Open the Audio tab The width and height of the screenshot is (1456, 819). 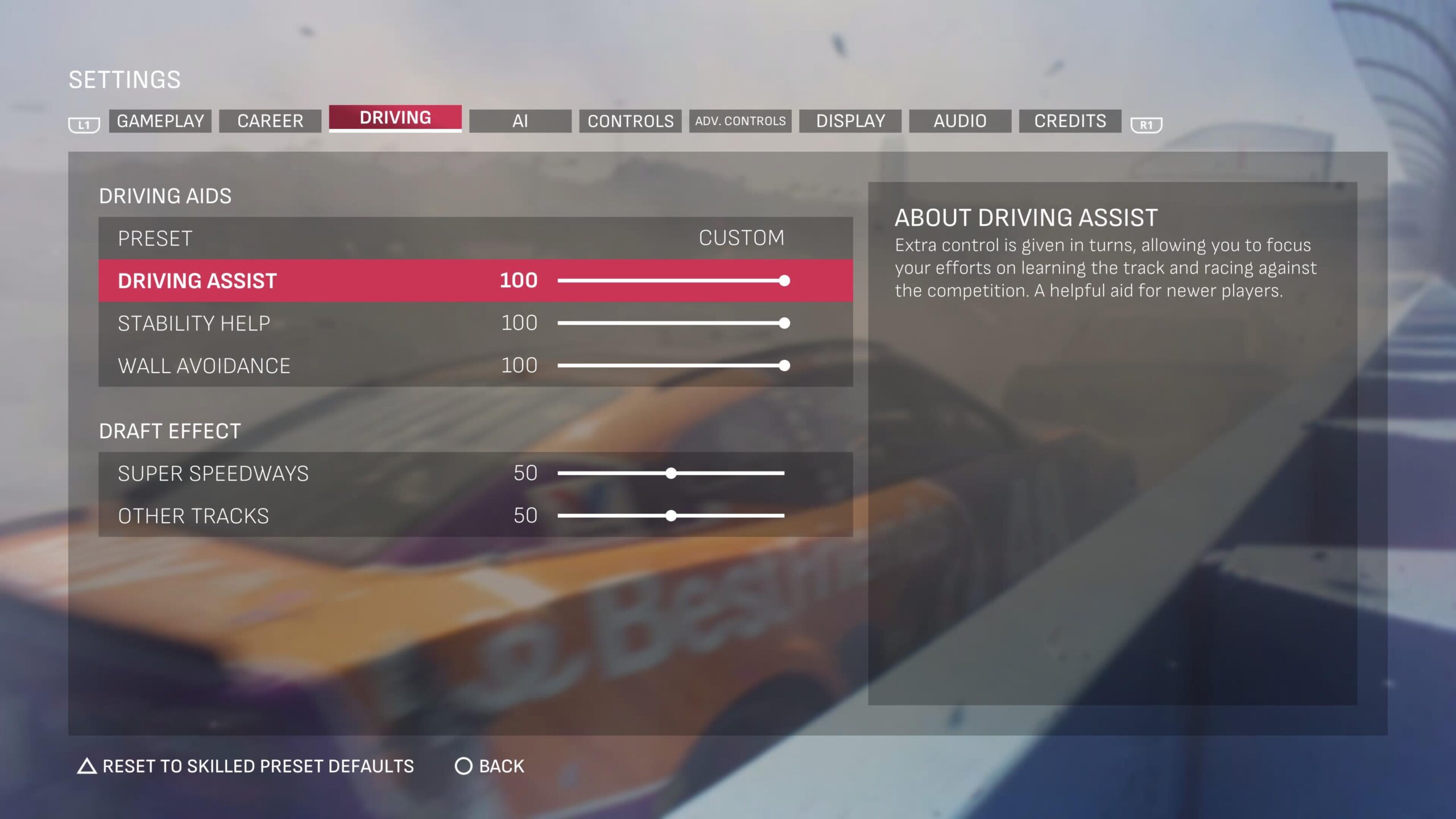tap(960, 121)
